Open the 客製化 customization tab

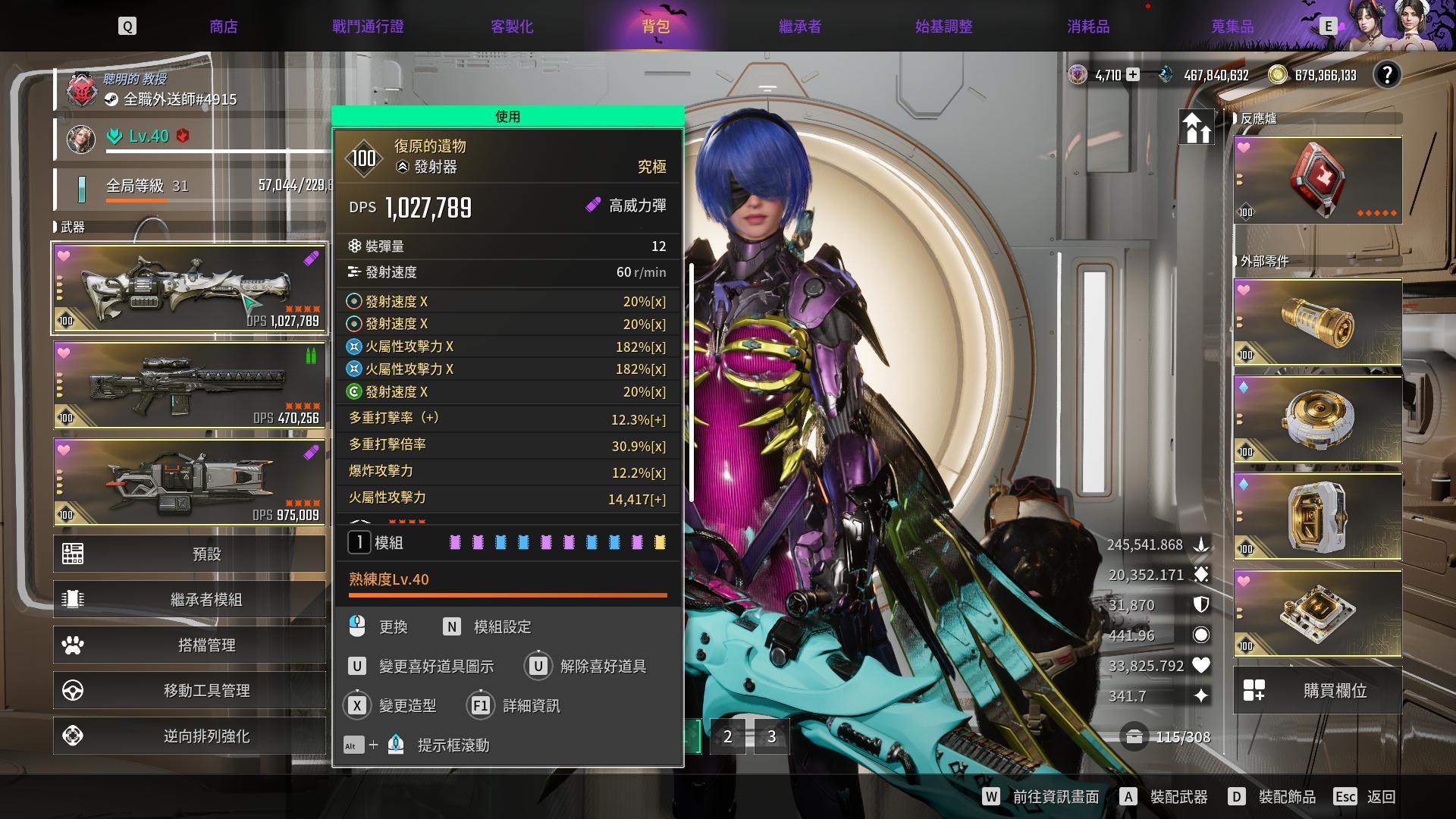pyautogui.click(x=512, y=27)
